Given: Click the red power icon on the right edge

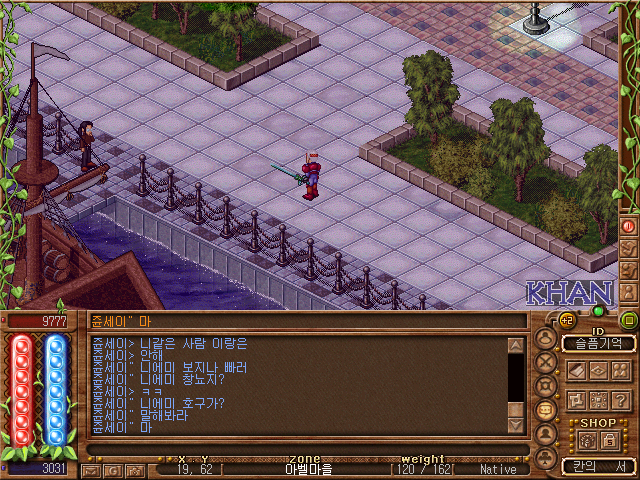Looking at the screenshot, I should tap(630, 226).
